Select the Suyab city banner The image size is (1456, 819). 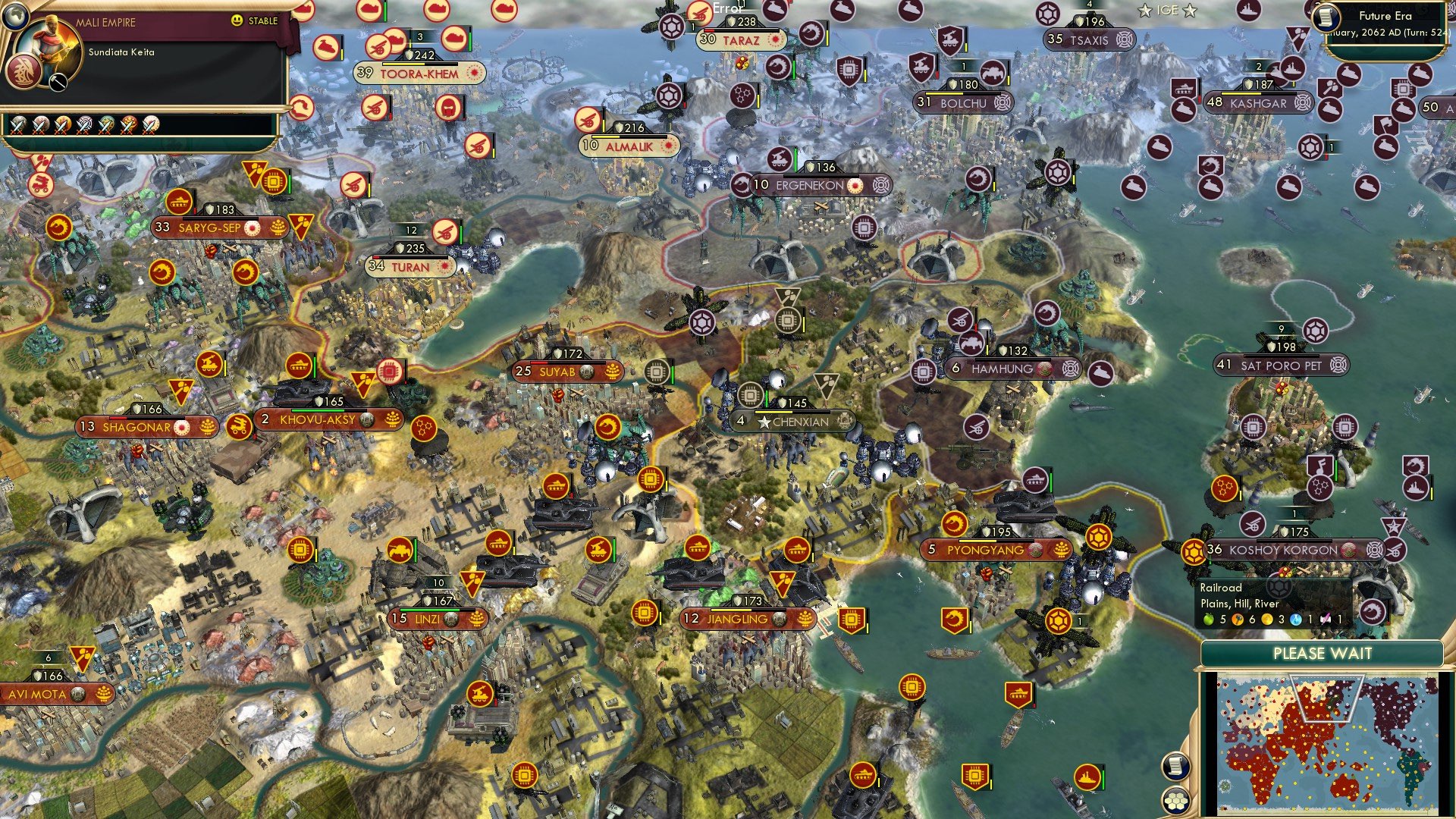(558, 372)
